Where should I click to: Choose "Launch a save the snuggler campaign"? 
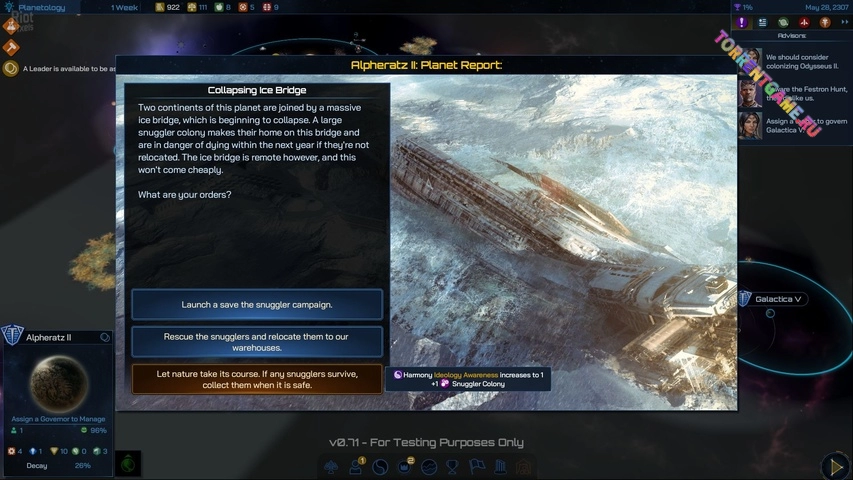257,304
